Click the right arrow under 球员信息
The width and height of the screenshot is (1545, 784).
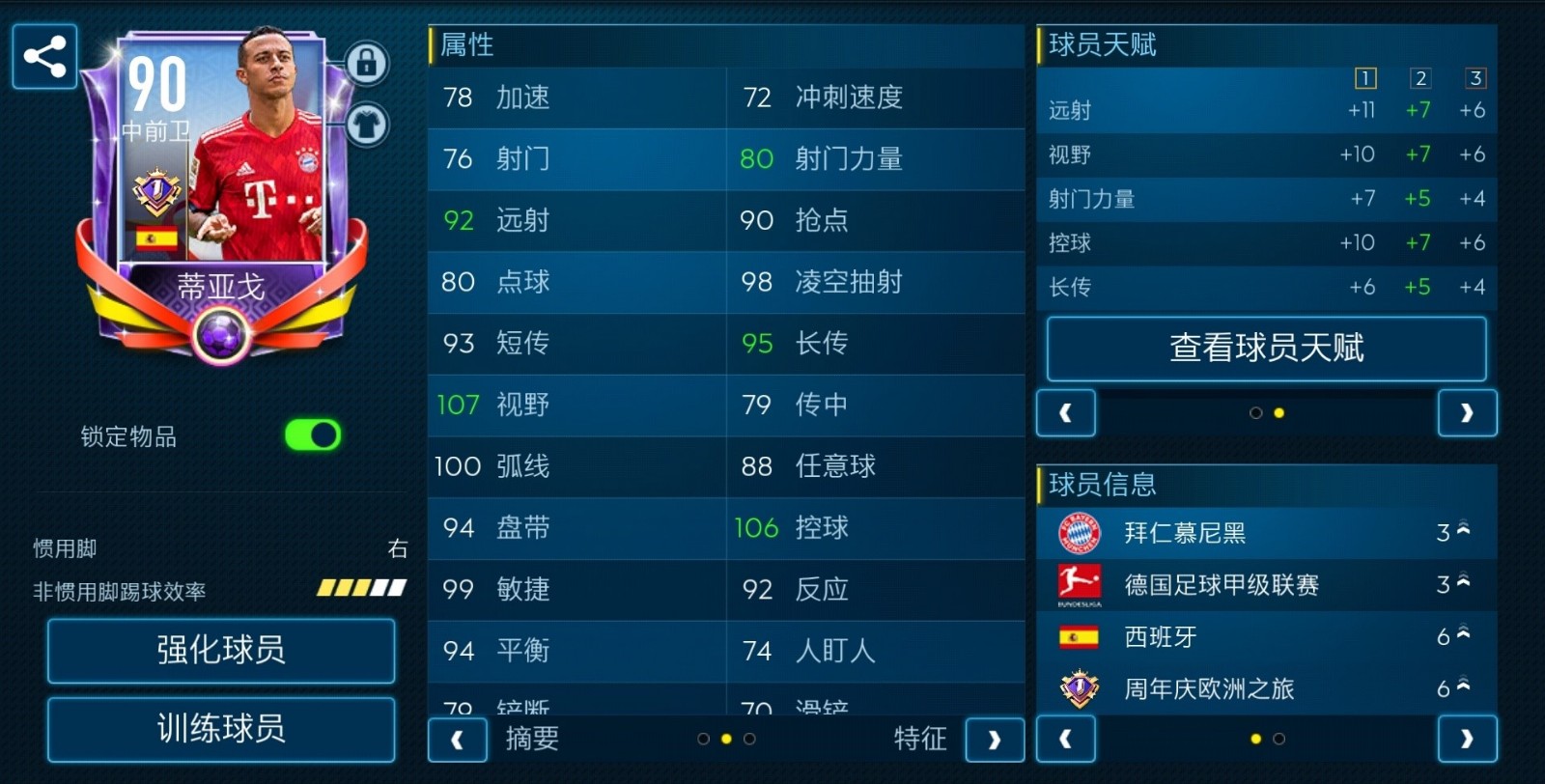(x=1468, y=740)
